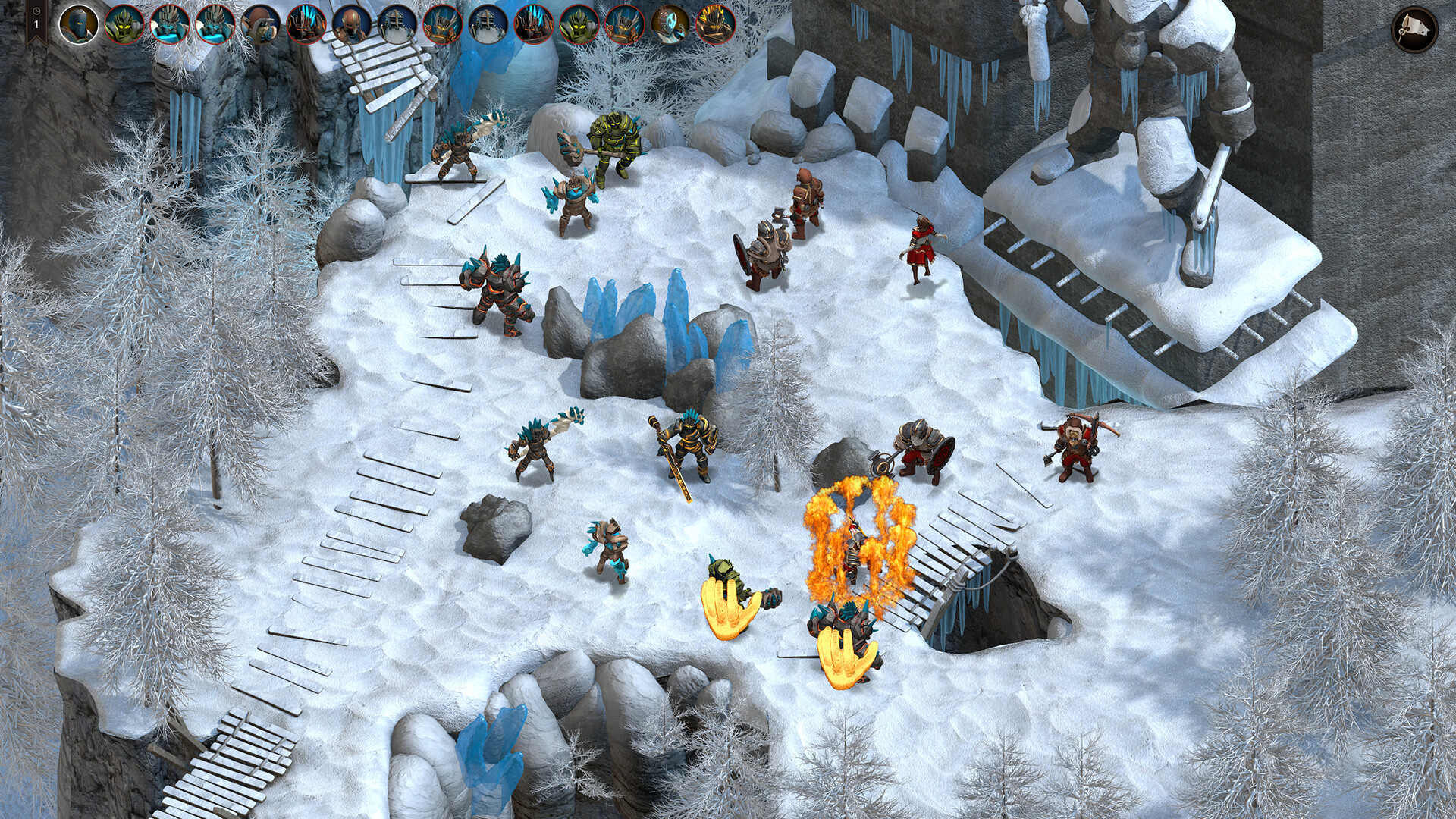Screen dimensions: 1456x819
Task: Choose the ghostly blue-faced hooded unit portrait
Action: pos(670,24)
